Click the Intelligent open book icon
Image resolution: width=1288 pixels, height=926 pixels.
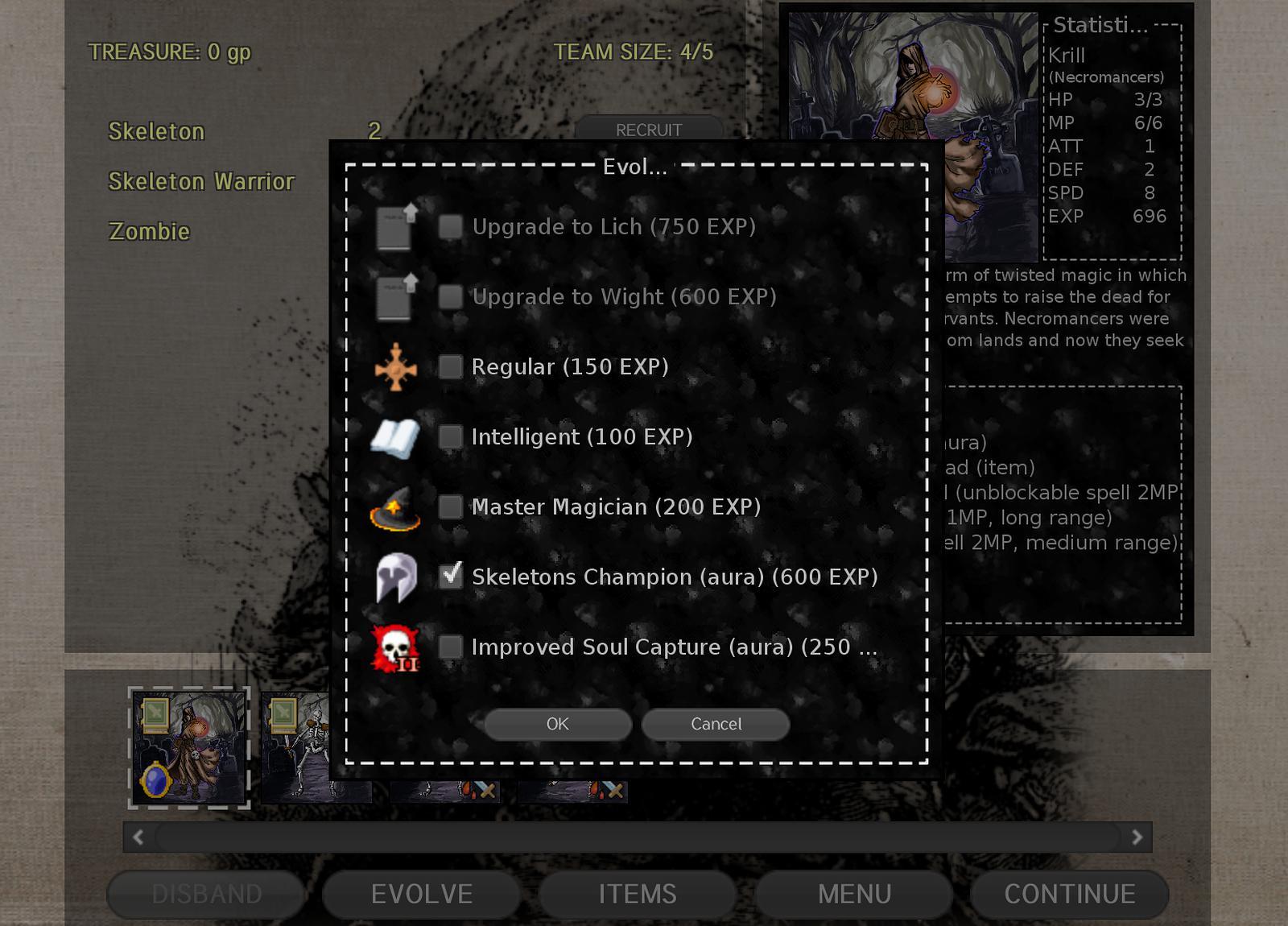pyautogui.click(x=396, y=436)
